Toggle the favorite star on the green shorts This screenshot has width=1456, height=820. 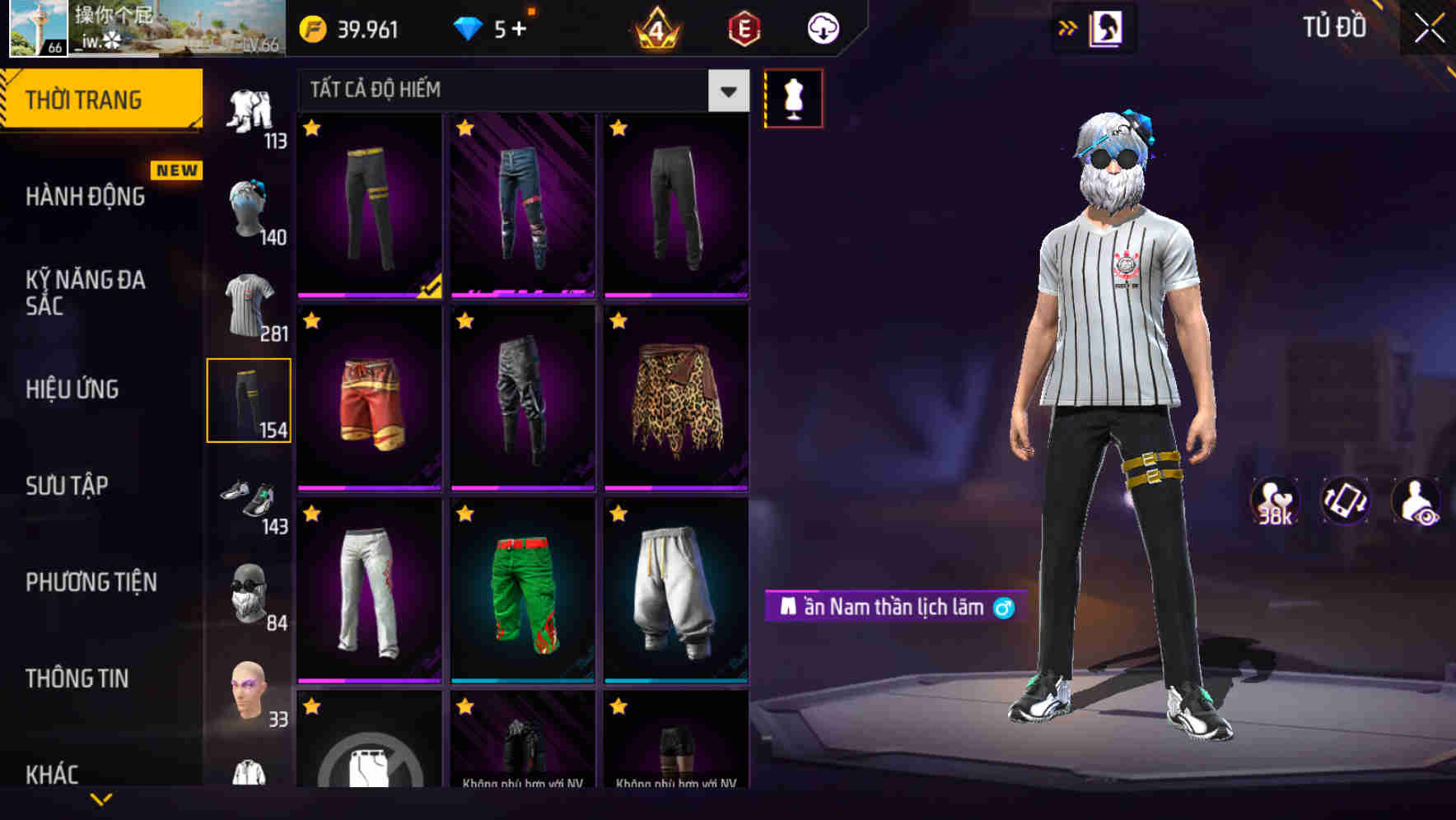point(465,513)
